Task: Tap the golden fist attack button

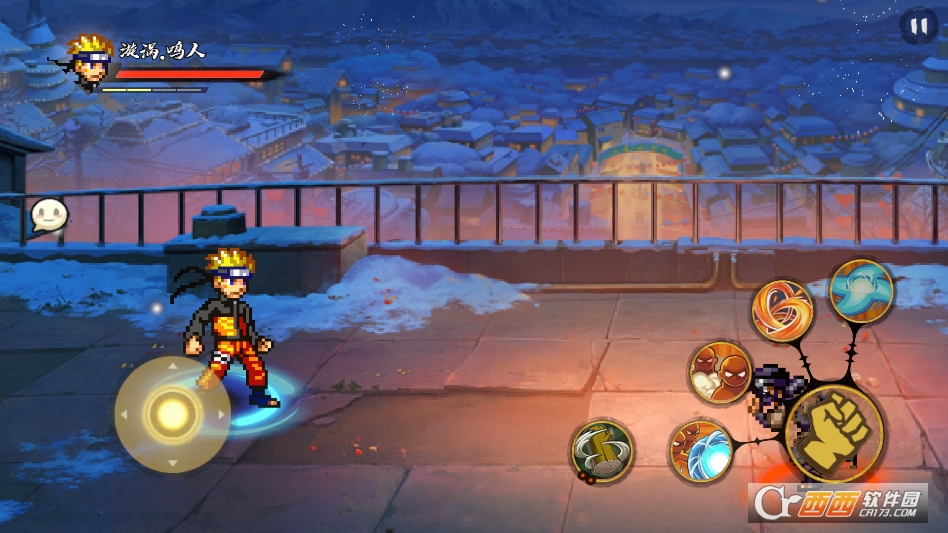Action: 834,433
